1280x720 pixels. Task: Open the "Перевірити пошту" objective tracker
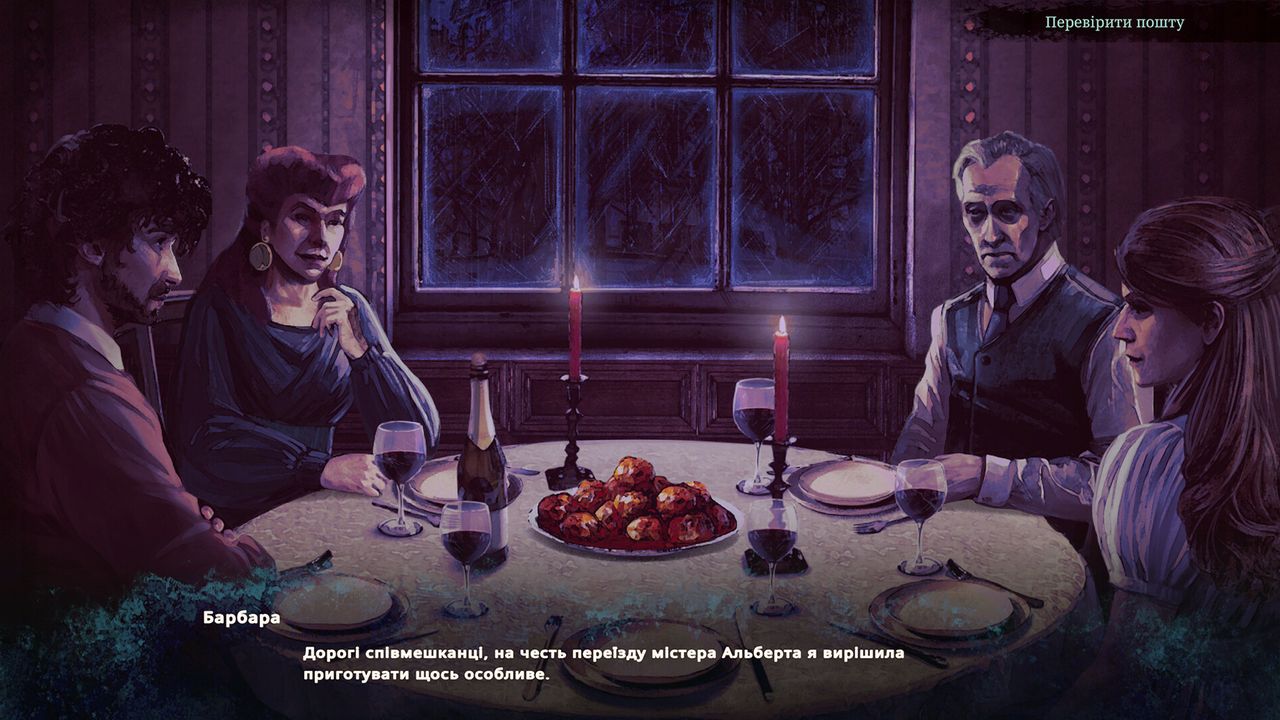[x=1114, y=22]
